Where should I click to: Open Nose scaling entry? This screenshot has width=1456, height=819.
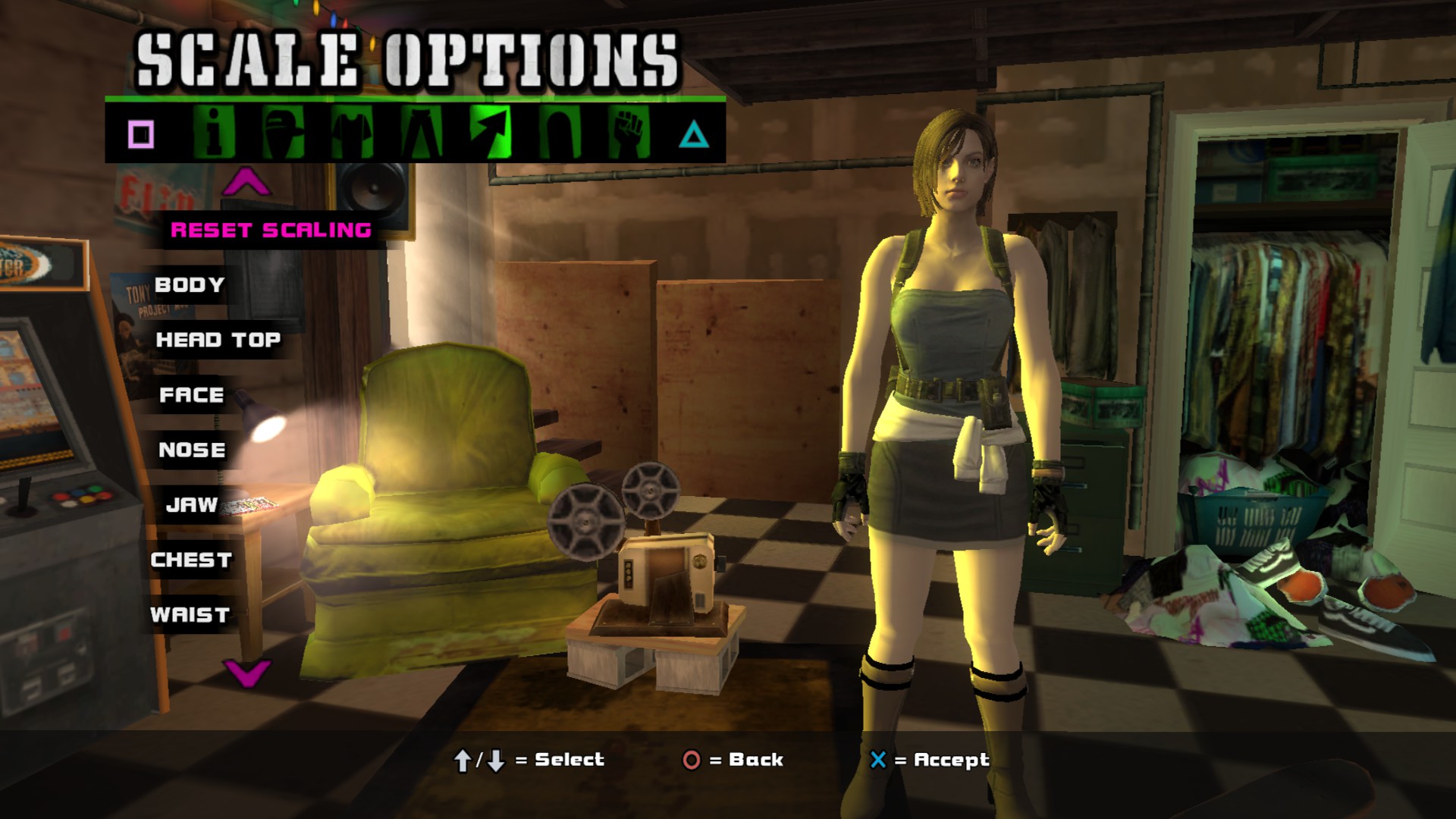tap(193, 450)
